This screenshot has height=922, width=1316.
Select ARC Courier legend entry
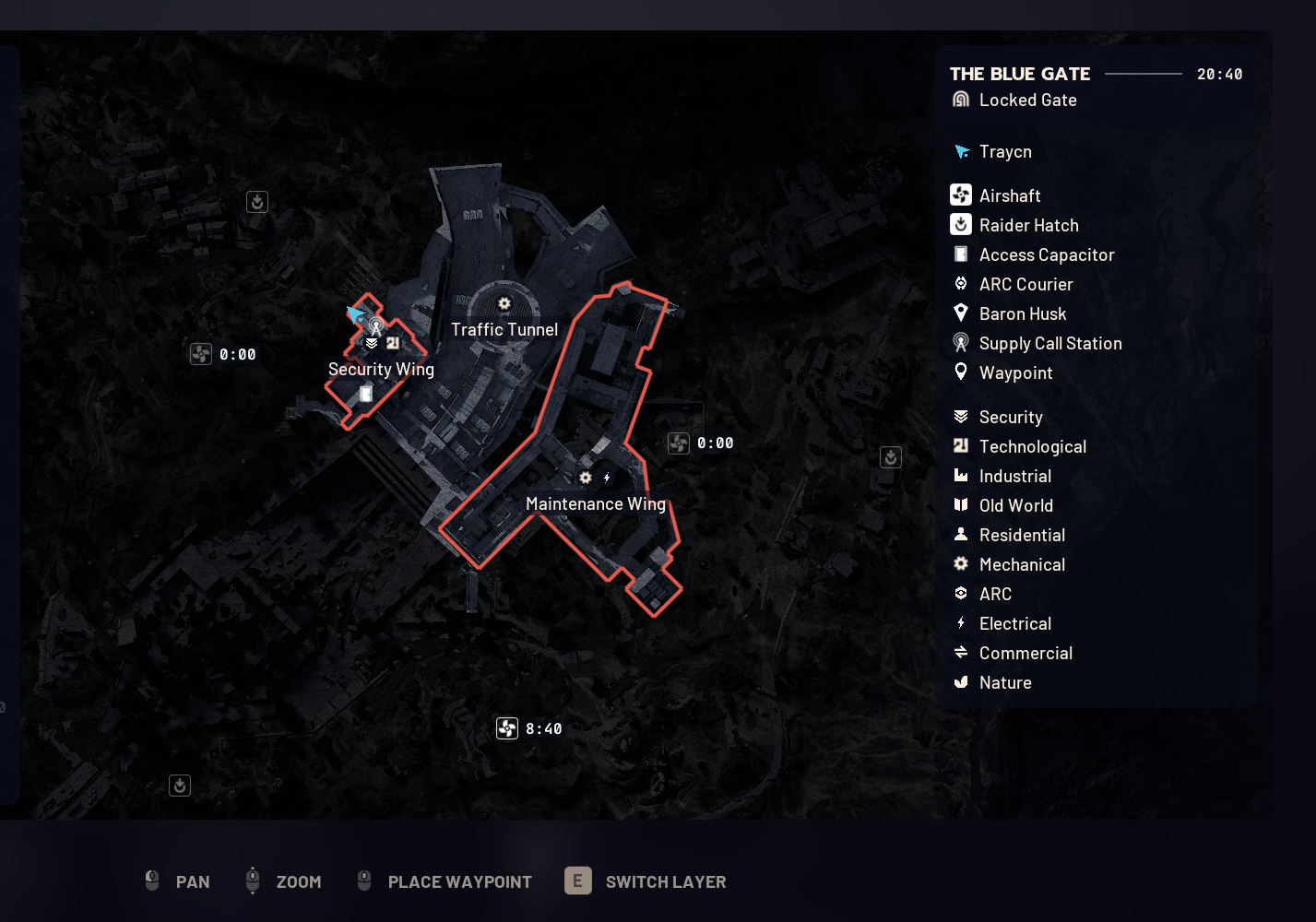pos(1026,284)
